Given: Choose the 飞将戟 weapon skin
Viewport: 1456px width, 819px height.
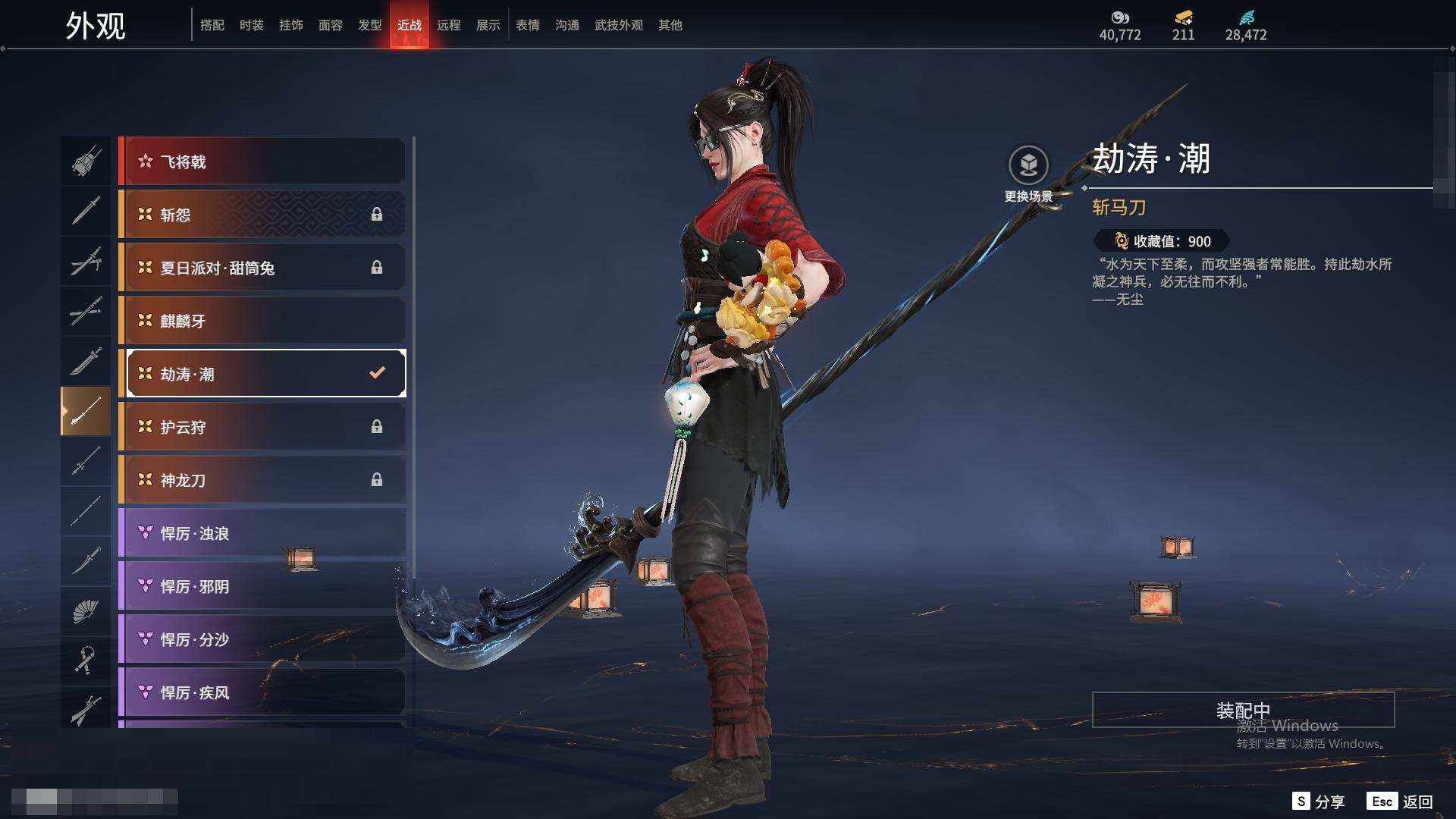Looking at the screenshot, I should point(262,162).
